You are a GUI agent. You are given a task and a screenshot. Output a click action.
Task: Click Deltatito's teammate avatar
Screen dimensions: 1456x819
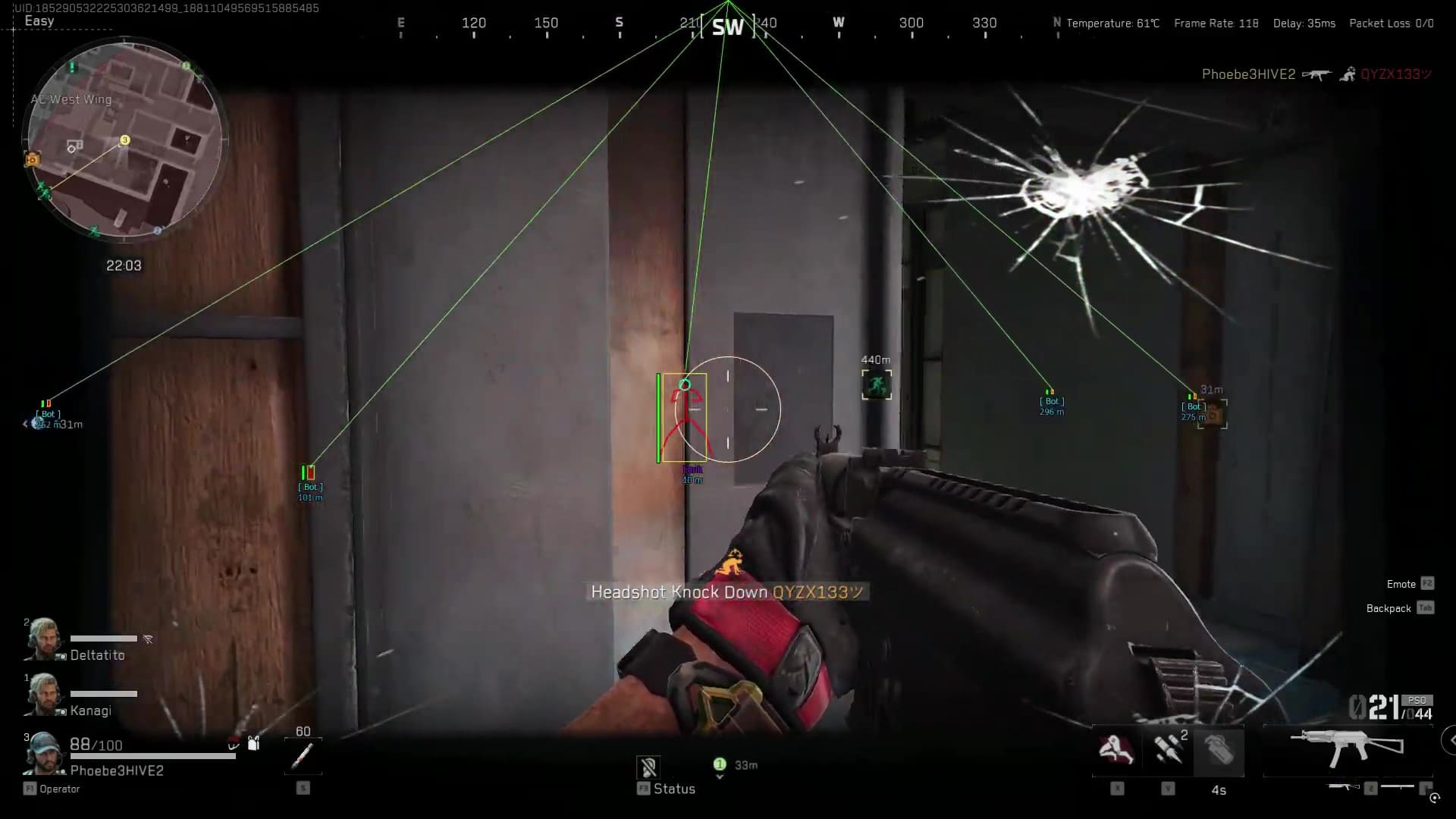[45, 637]
